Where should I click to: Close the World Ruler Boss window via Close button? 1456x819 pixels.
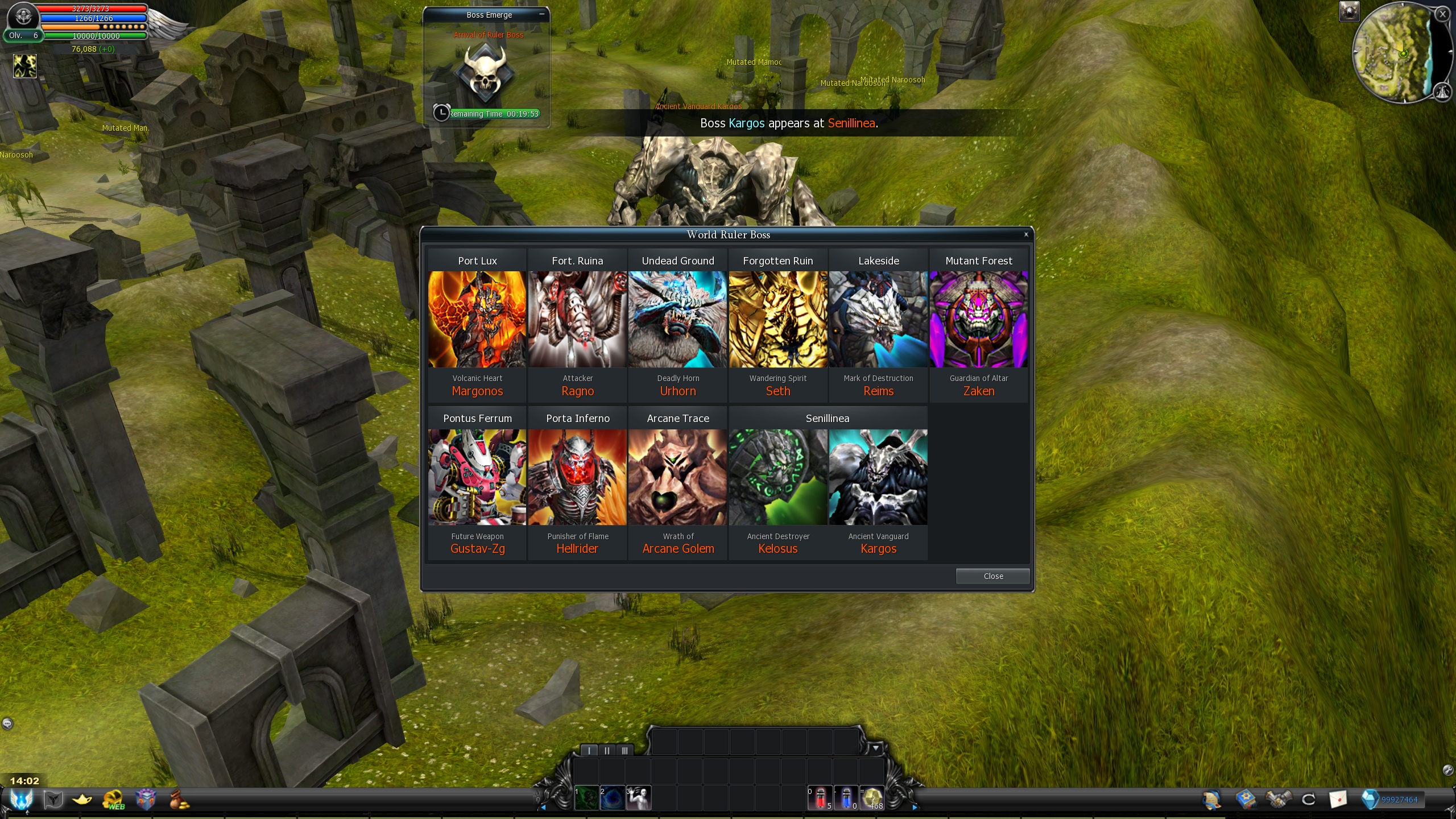[992, 576]
